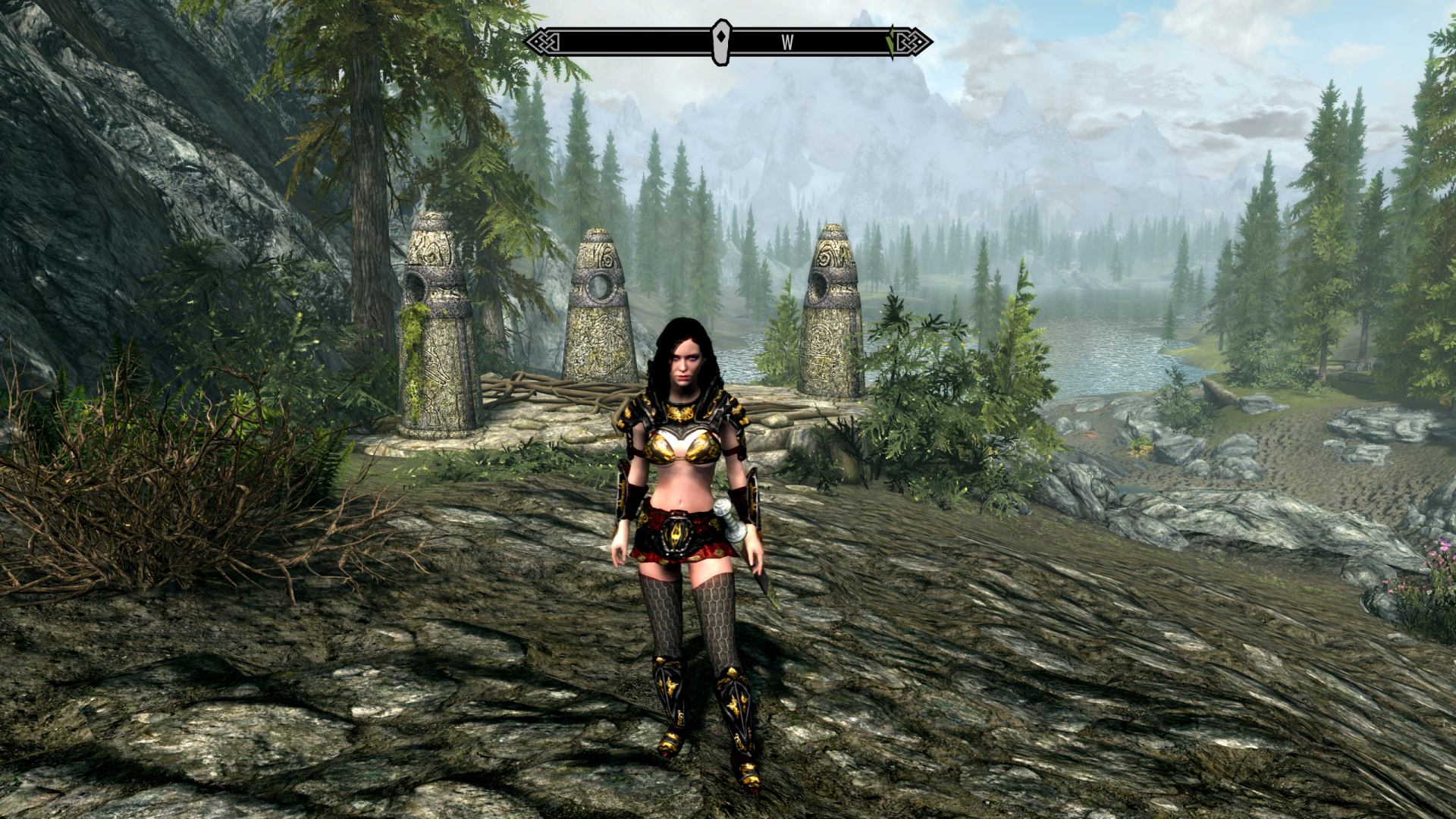Click the standing stone marker on the compass
1456x819 pixels.
coord(721,42)
